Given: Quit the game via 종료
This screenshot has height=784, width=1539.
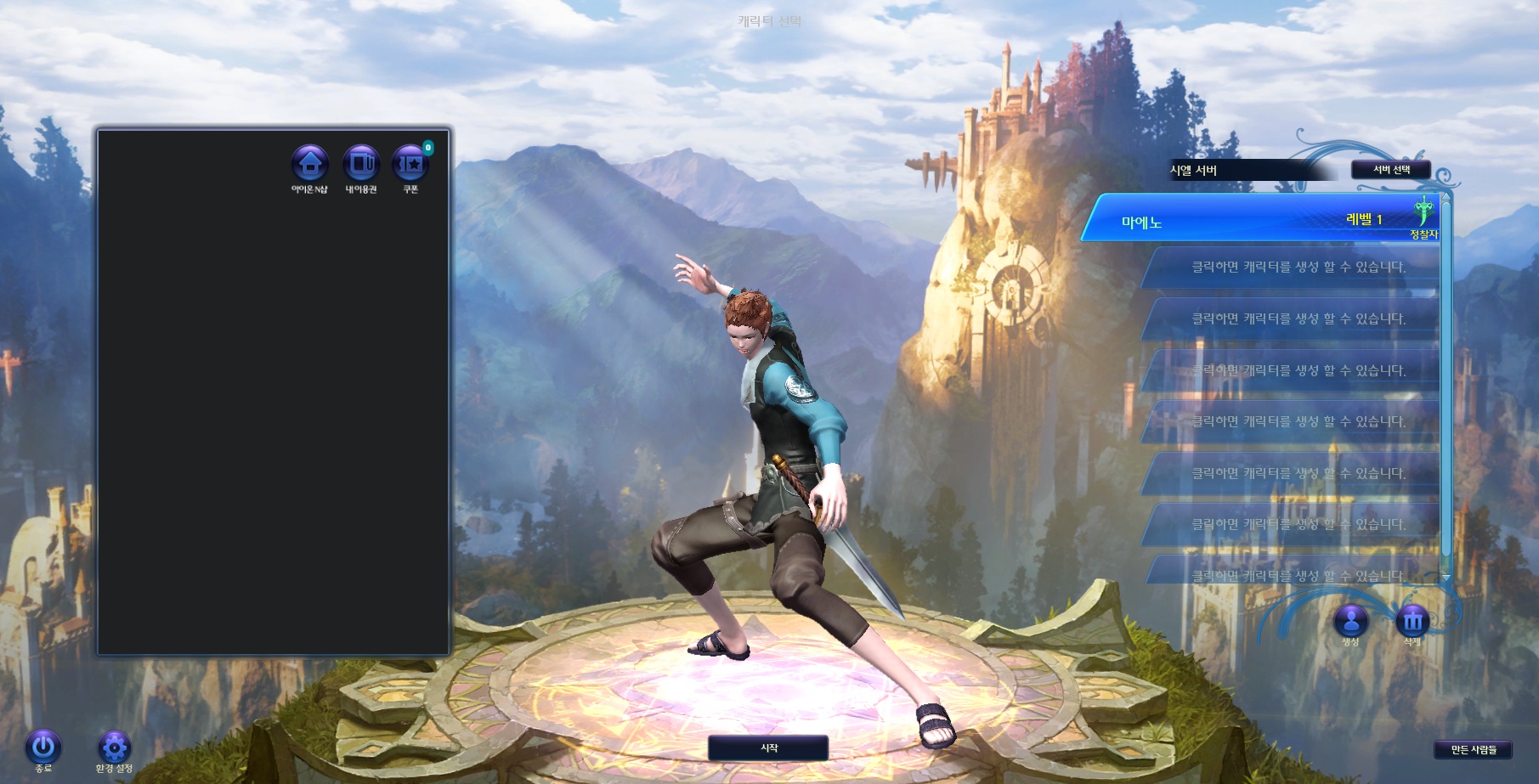Looking at the screenshot, I should 43,747.
